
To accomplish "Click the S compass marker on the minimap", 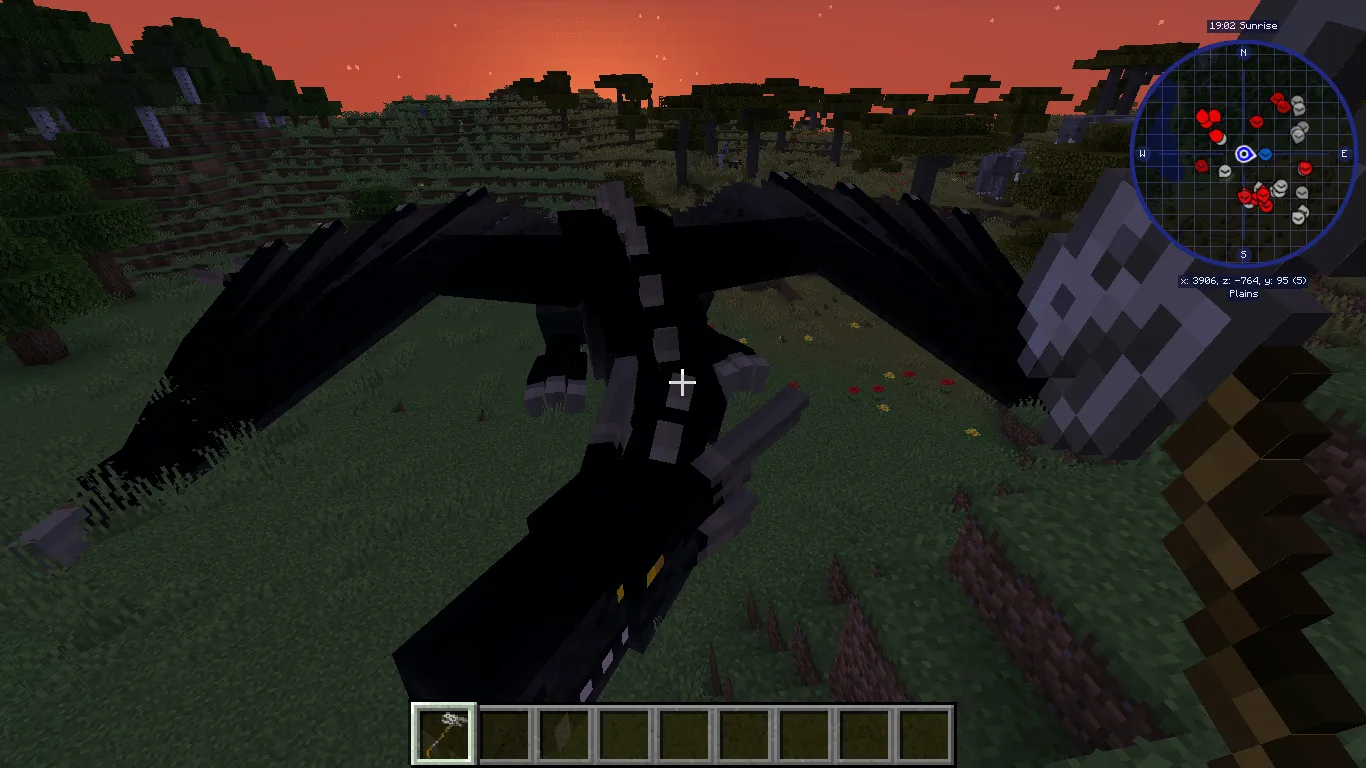I will pos(1244,256).
